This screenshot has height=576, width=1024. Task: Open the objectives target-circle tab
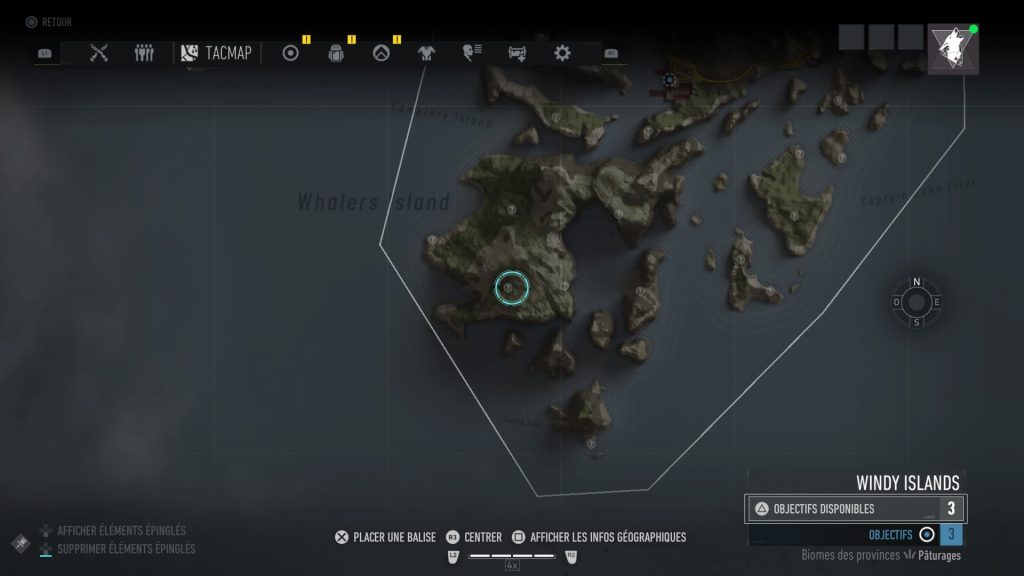(291, 53)
